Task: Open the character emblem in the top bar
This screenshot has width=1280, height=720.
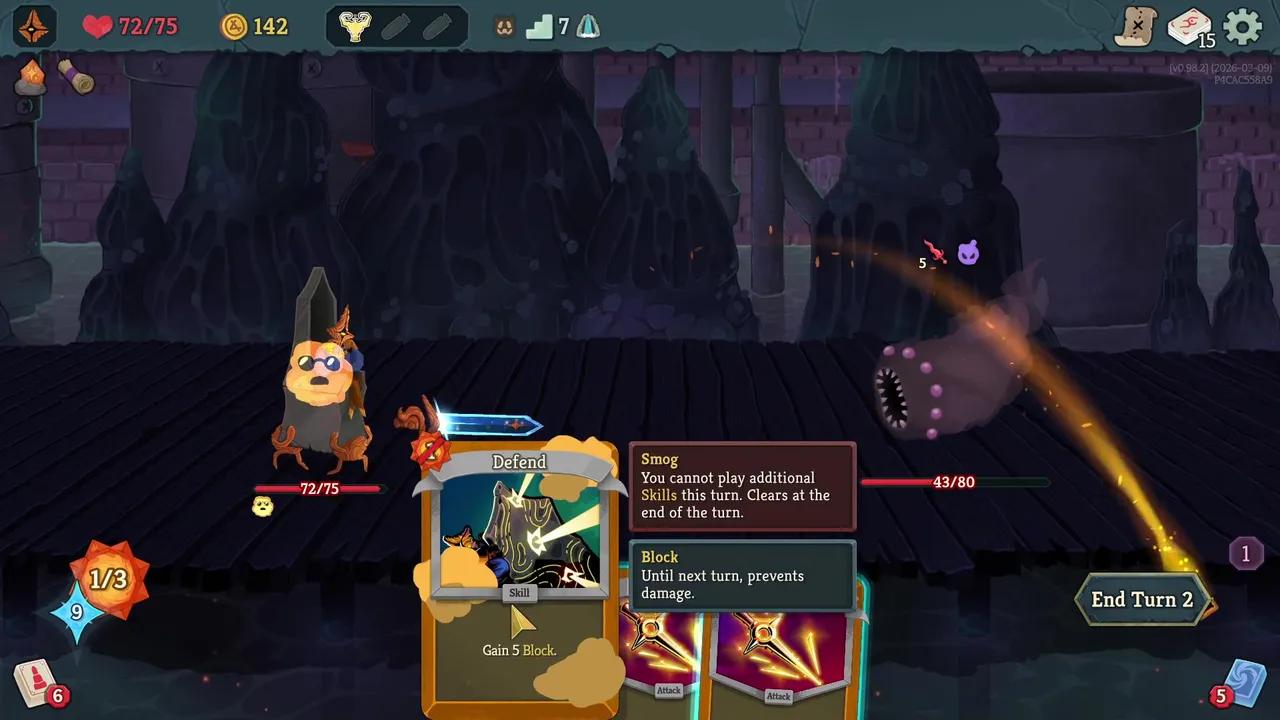Action: (x=34, y=27)
